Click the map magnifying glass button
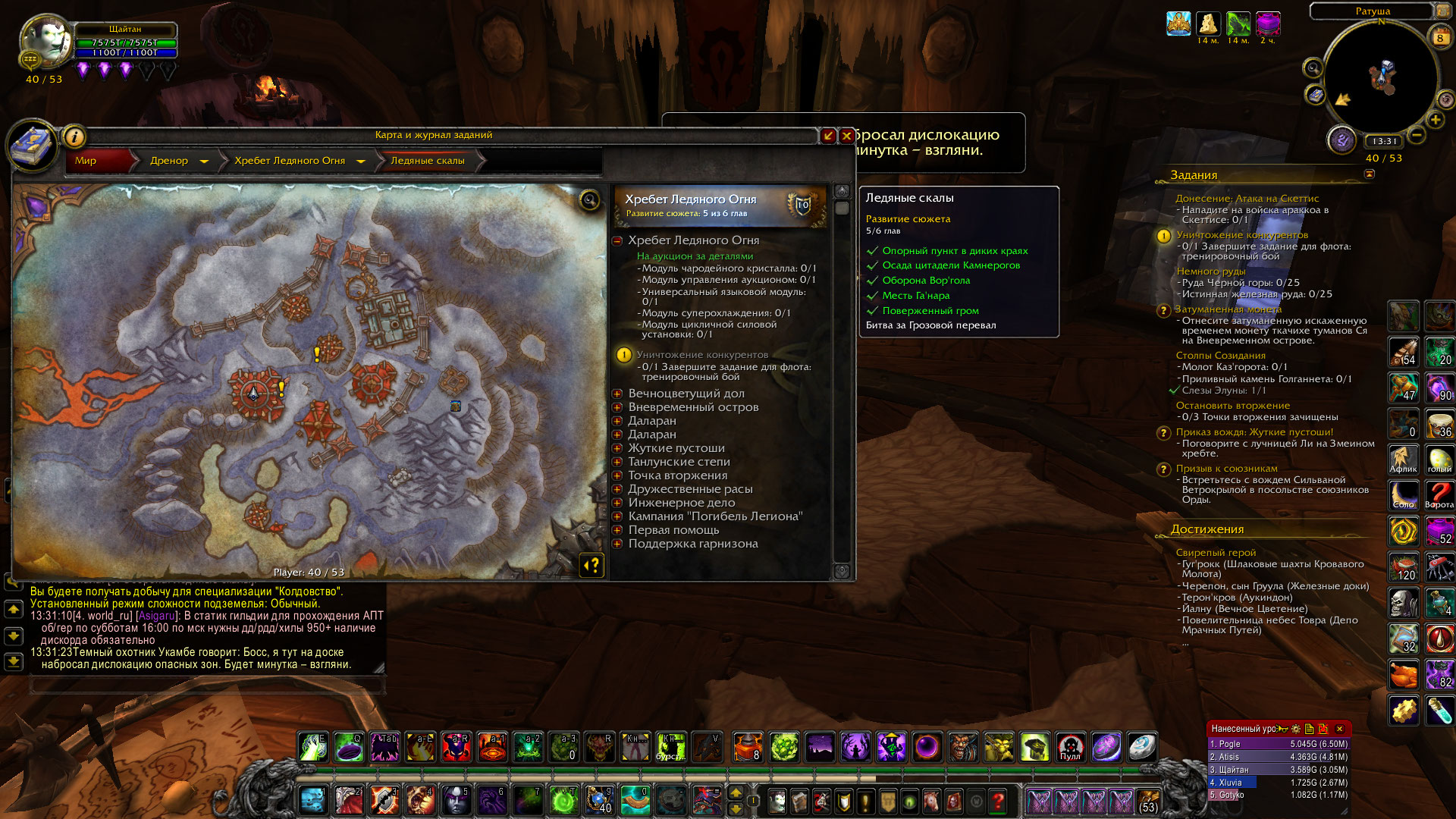The width and height of the screenshot is (1456, 819). [589, 199]
